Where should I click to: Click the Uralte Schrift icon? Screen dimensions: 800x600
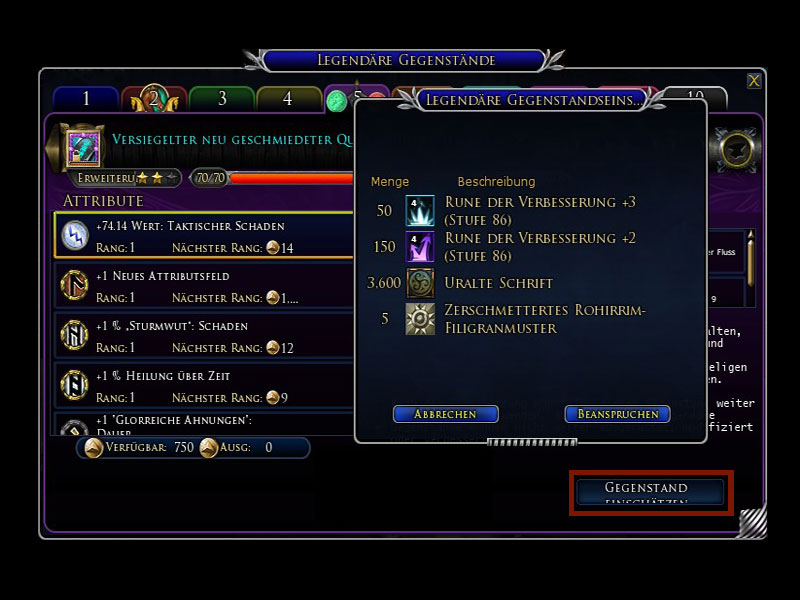420,283
